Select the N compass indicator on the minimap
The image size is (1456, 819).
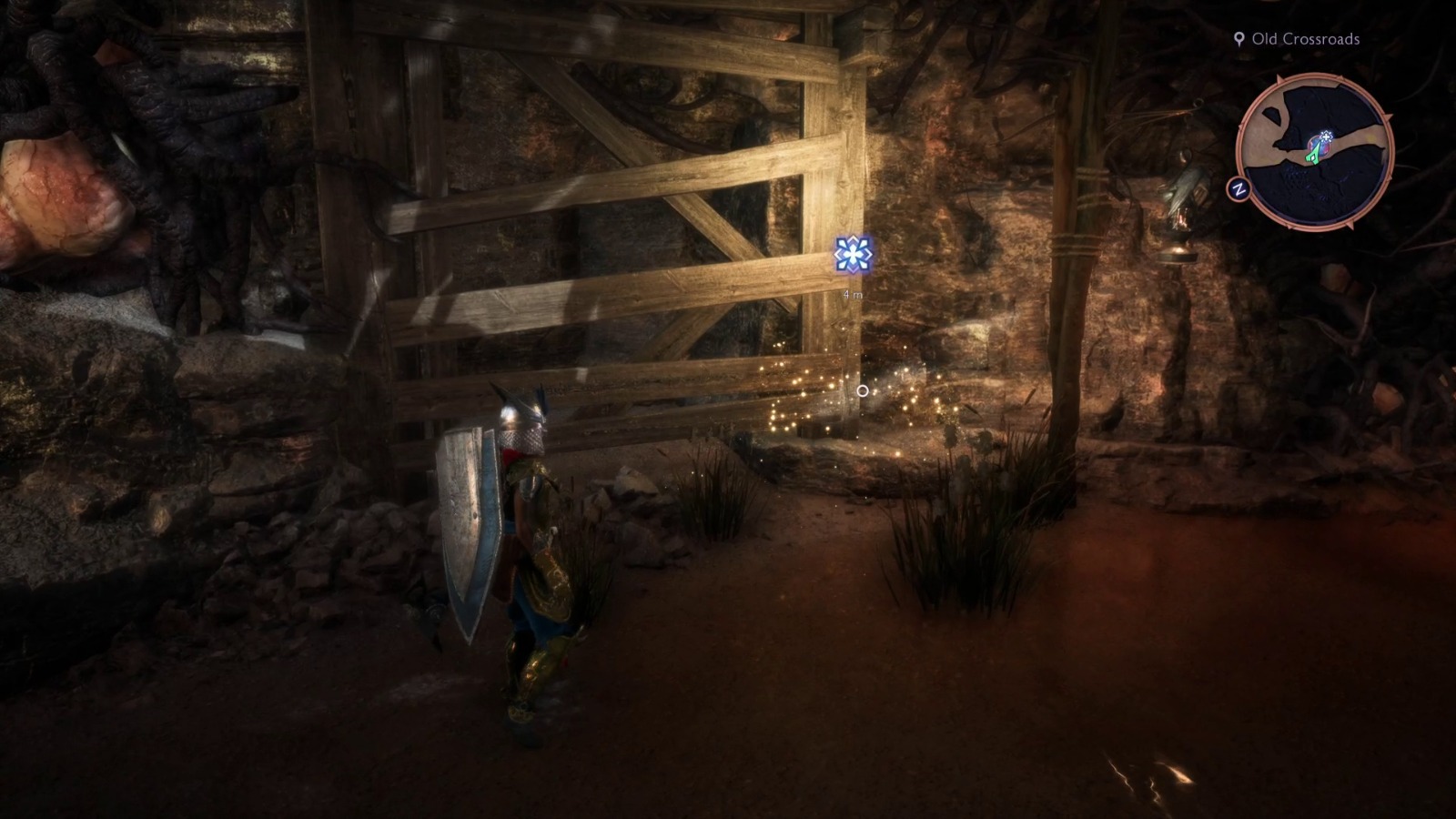pos(1239,188)
